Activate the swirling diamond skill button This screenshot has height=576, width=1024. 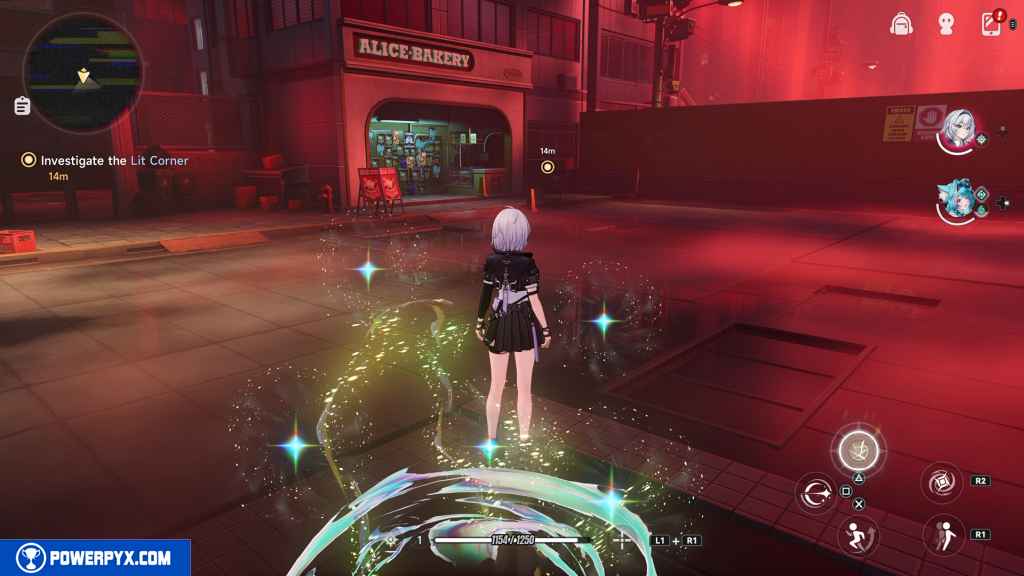point(941,482)
